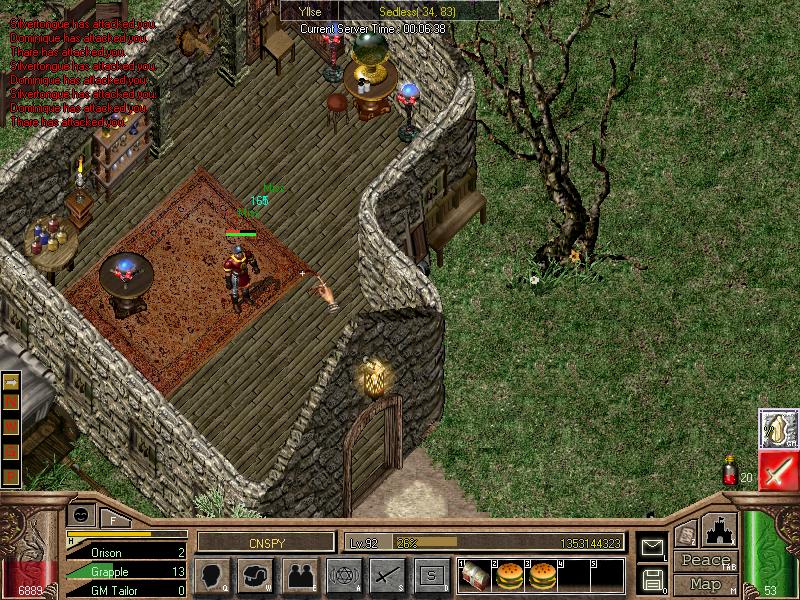Open the Map button
The width and height of the screenshot is (800, 600).
pyautogui.click(x=706, y=584)
